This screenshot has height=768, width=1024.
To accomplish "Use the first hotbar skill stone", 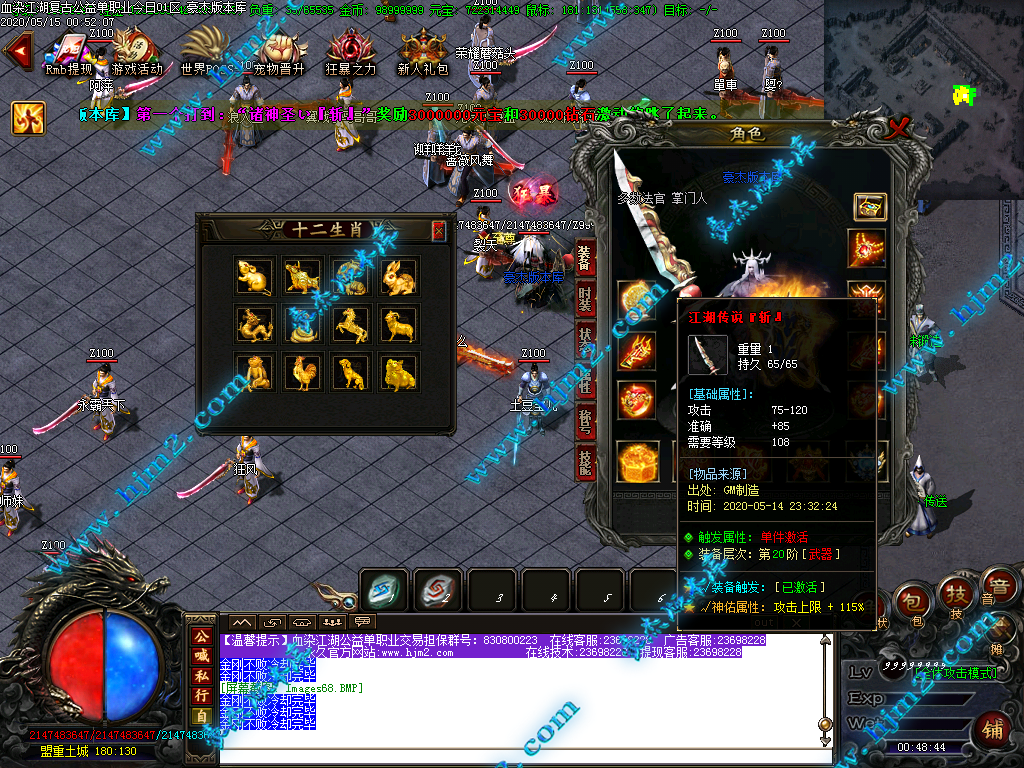I will point(384,590).
